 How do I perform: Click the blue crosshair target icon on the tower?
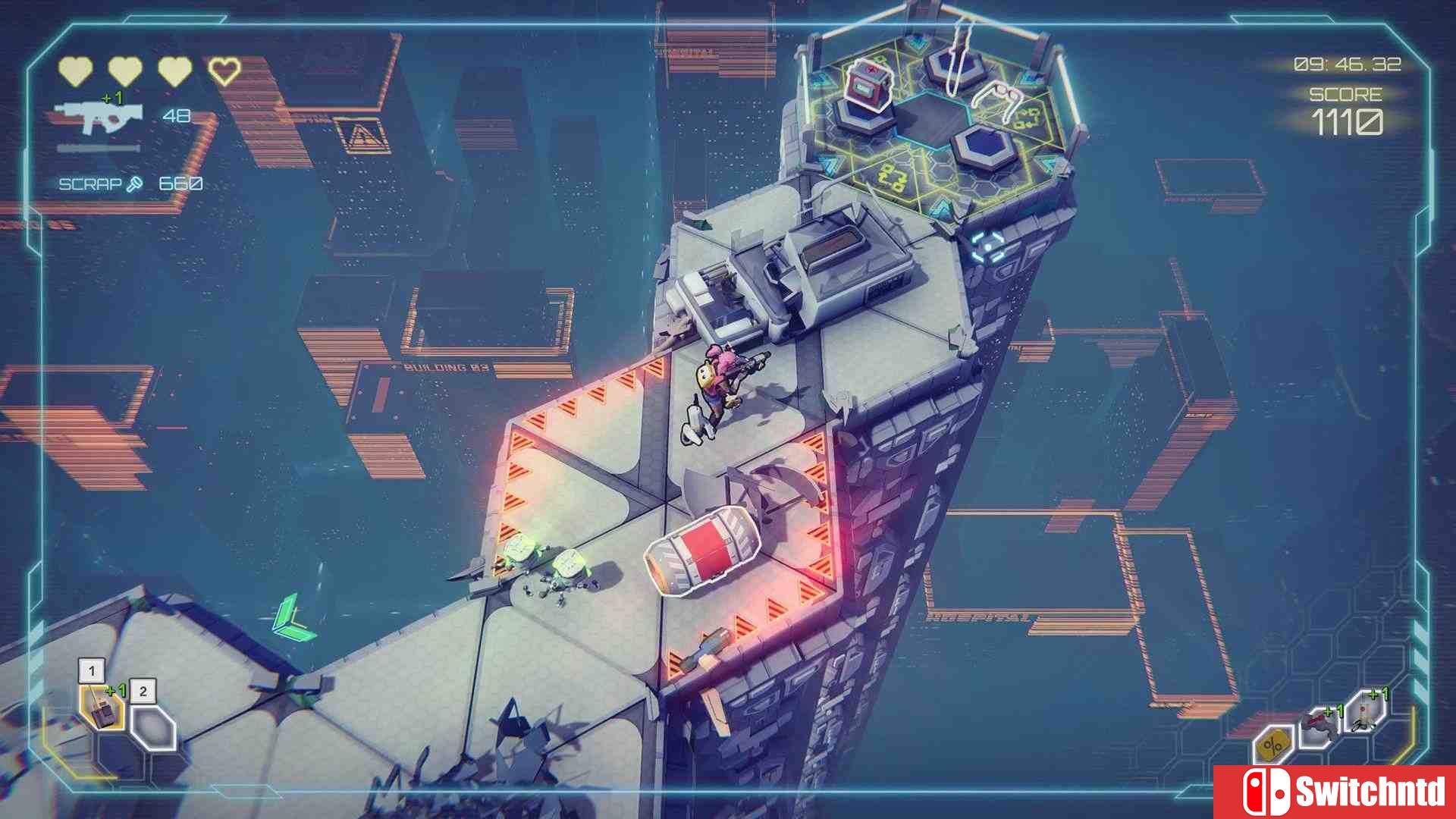pos(987,244)
